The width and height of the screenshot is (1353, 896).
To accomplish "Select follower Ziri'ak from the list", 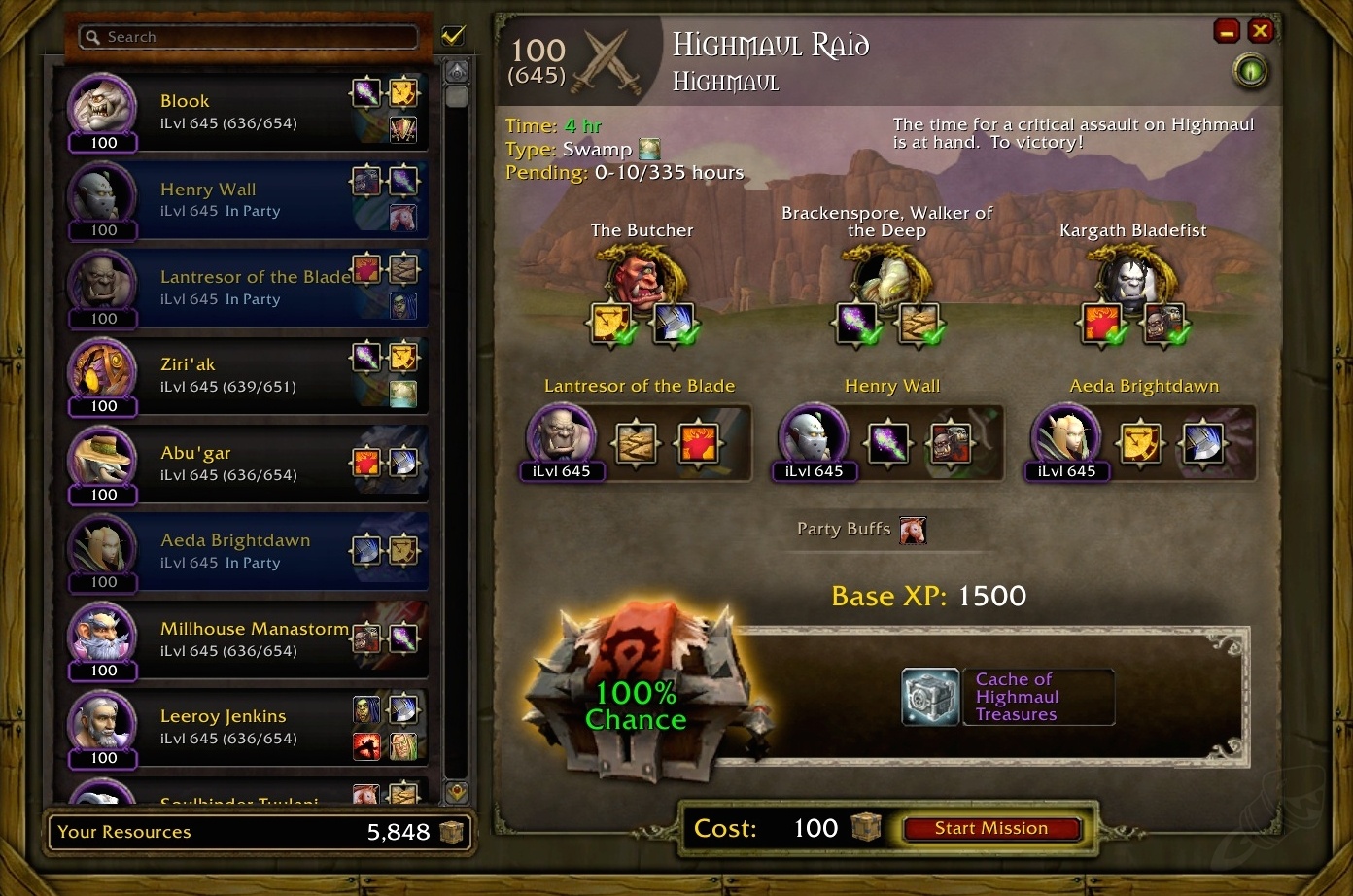I will point(243,375).
